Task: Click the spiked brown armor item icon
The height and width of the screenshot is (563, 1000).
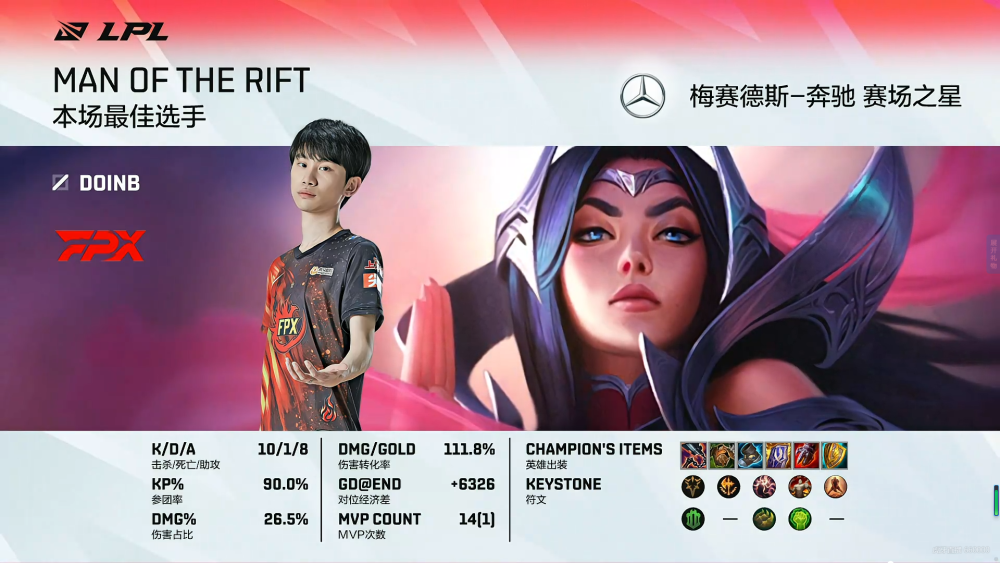Action: 722,456
